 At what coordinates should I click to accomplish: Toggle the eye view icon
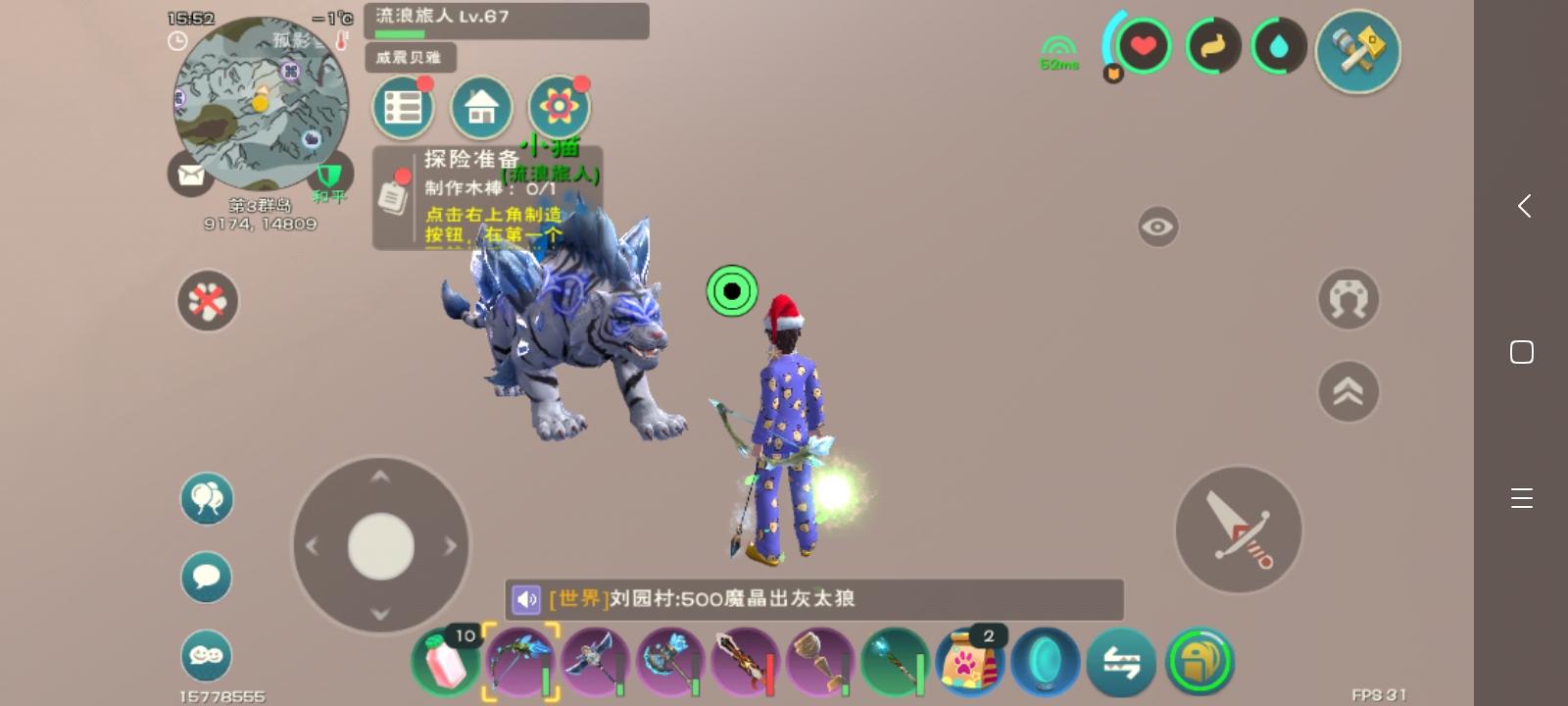[1158, 227]
